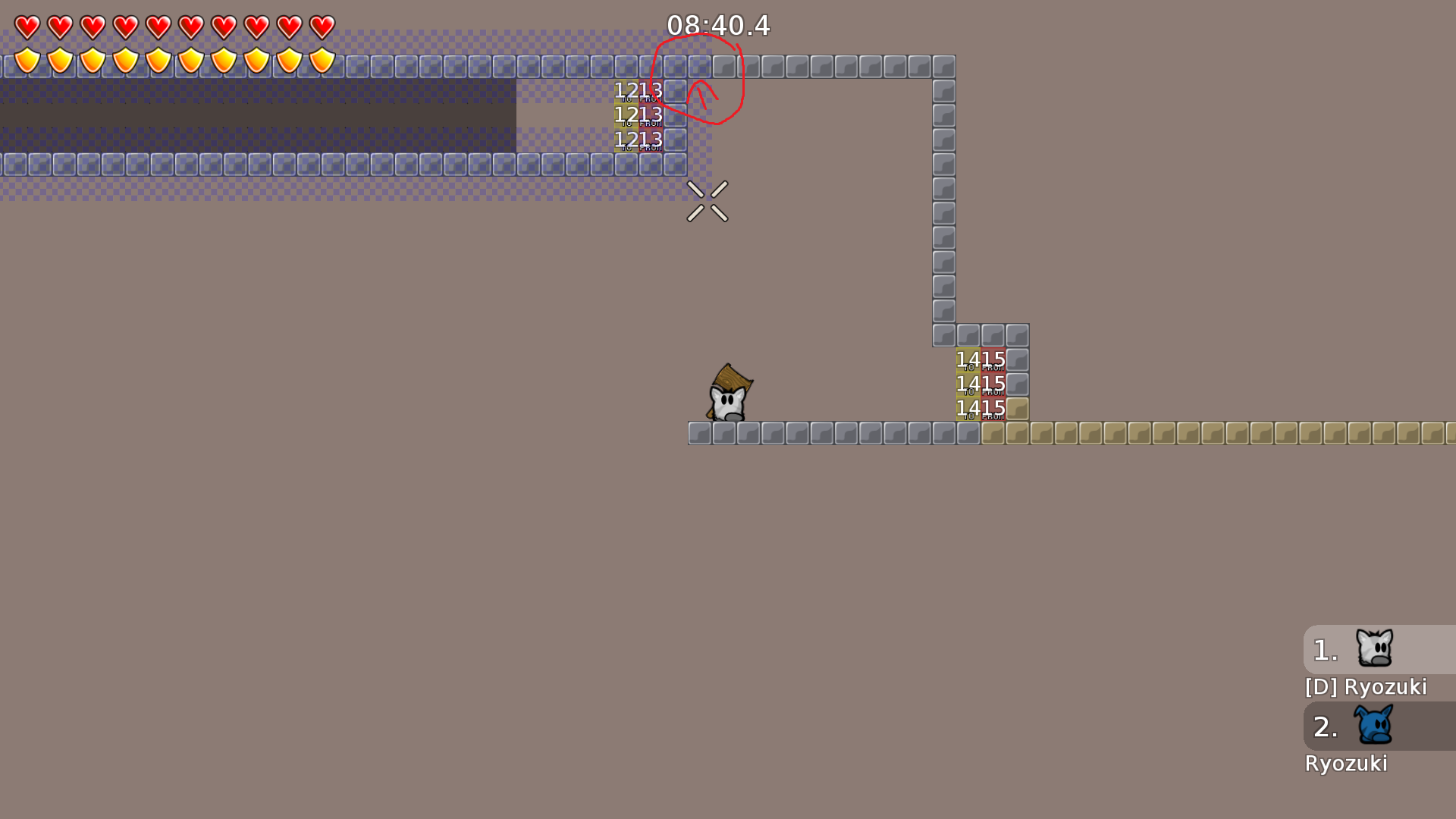Click the tee character standing on the platform
The width and height of the screenshot is (1456, 819).
point(728,398)
